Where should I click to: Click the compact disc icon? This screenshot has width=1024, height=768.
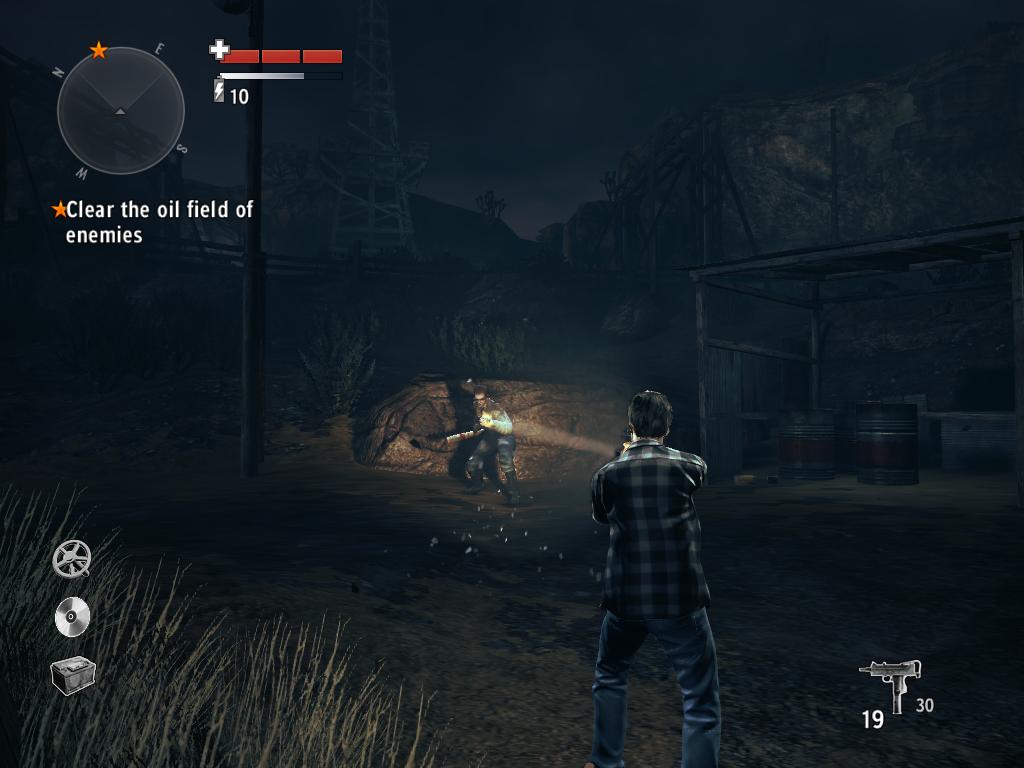click(x=72, y=617)
